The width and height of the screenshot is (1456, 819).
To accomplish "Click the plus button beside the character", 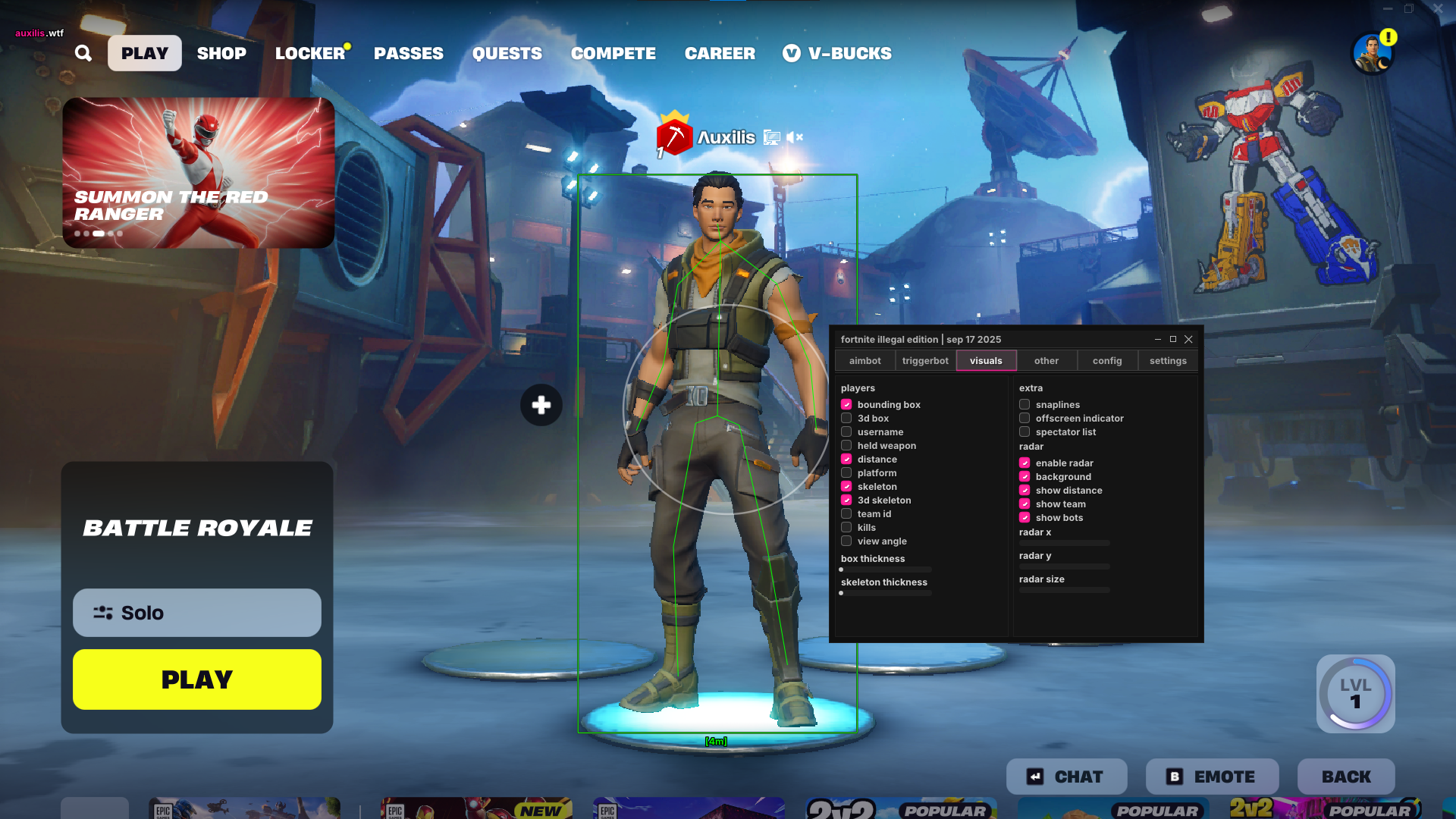I will click(x=540, y=406).
